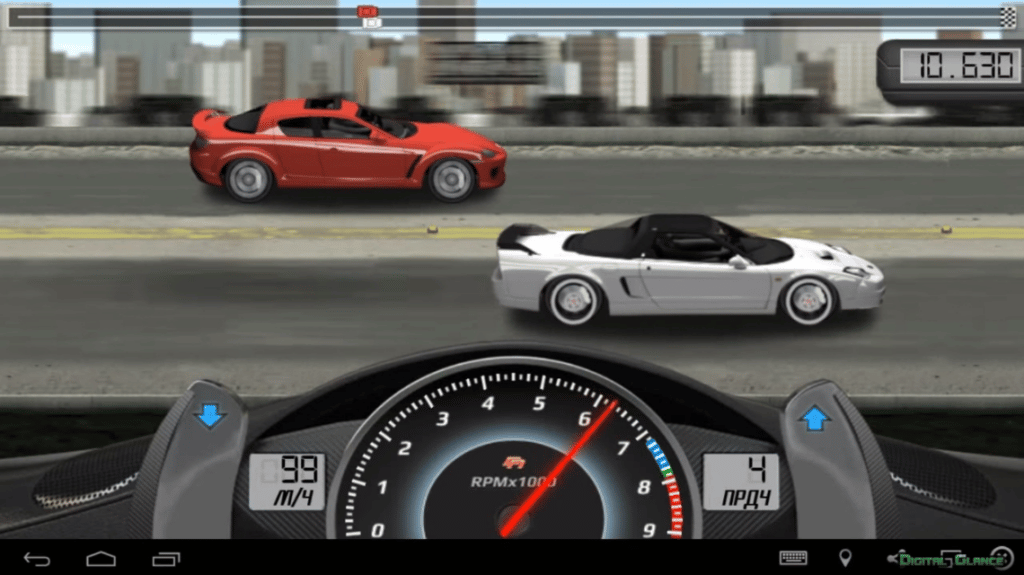Tap the Android back arrow
Image resolution: width=1024 pixels, height=575 pixels.
(37, 558)
